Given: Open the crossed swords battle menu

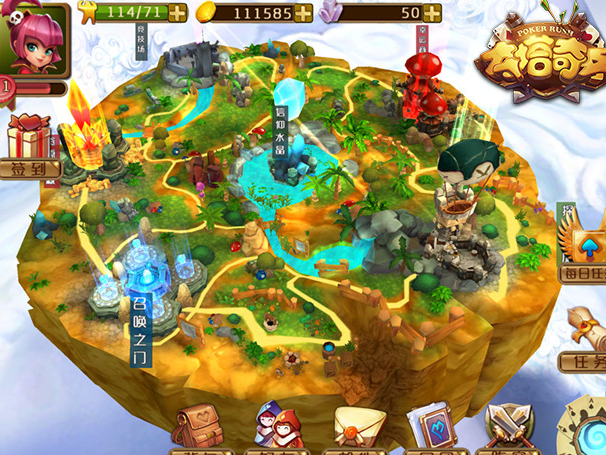Looking at the screenshot, I should [x=508, y=430].
